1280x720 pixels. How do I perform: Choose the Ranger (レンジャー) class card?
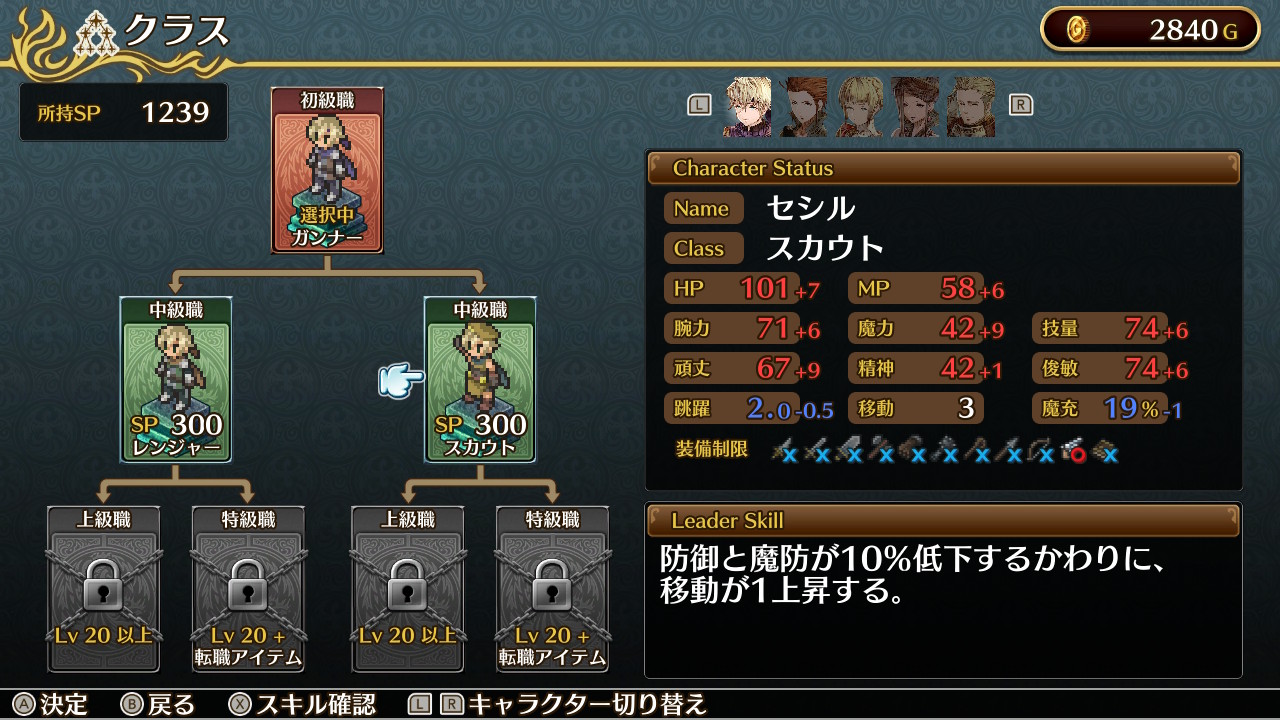[x=176, y=379]
